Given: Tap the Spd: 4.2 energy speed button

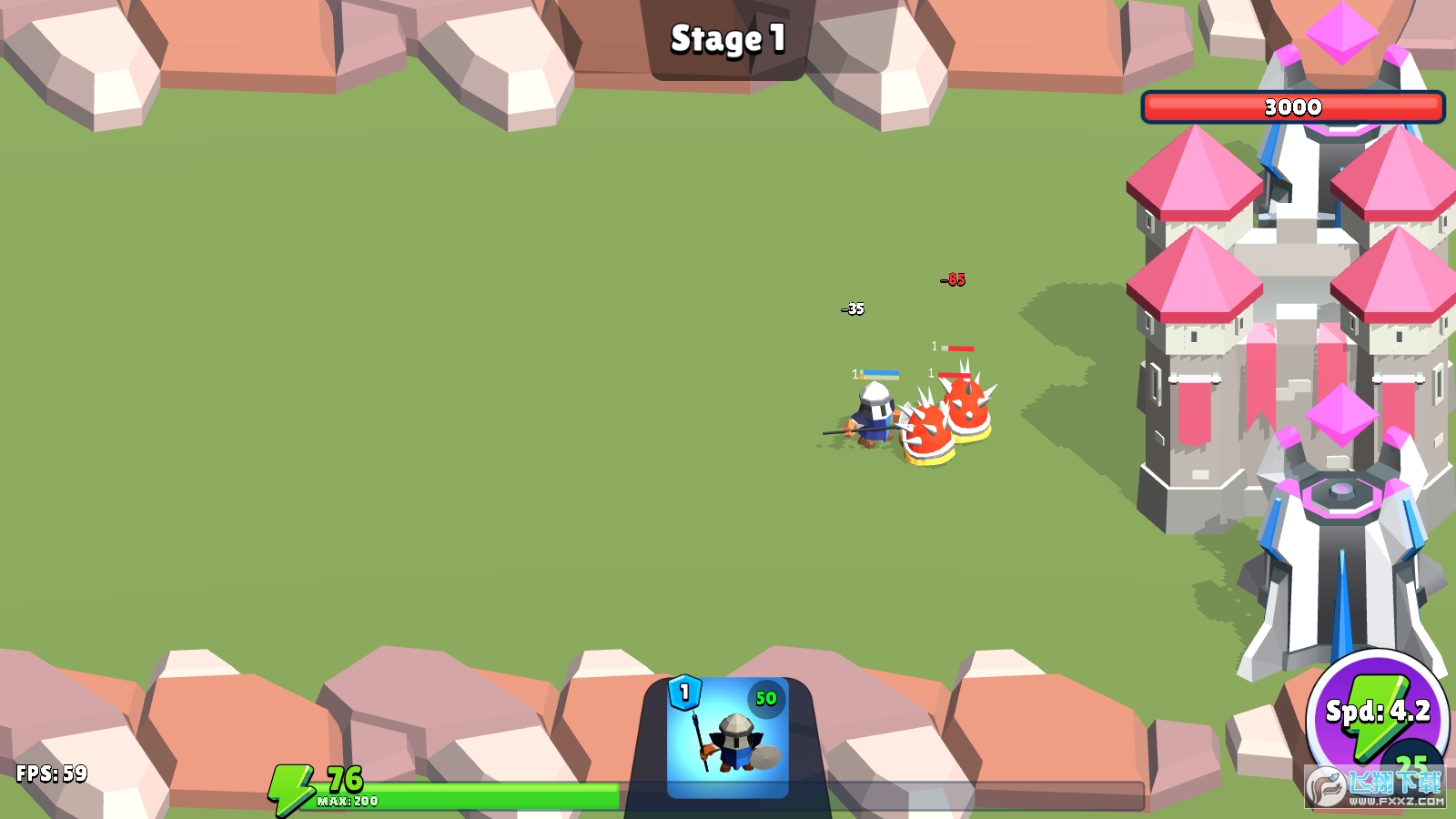Looking at the screenshot, I should tap(1377, 713).
